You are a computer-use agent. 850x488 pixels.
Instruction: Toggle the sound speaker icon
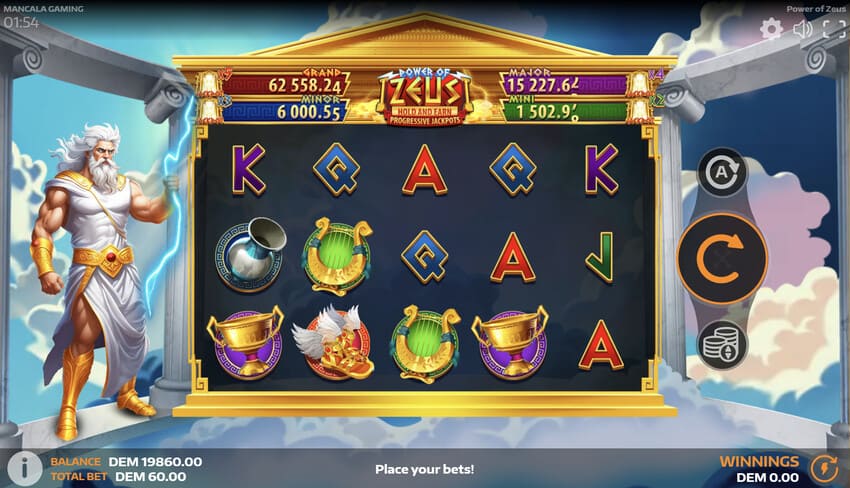(x=802, y=29)
